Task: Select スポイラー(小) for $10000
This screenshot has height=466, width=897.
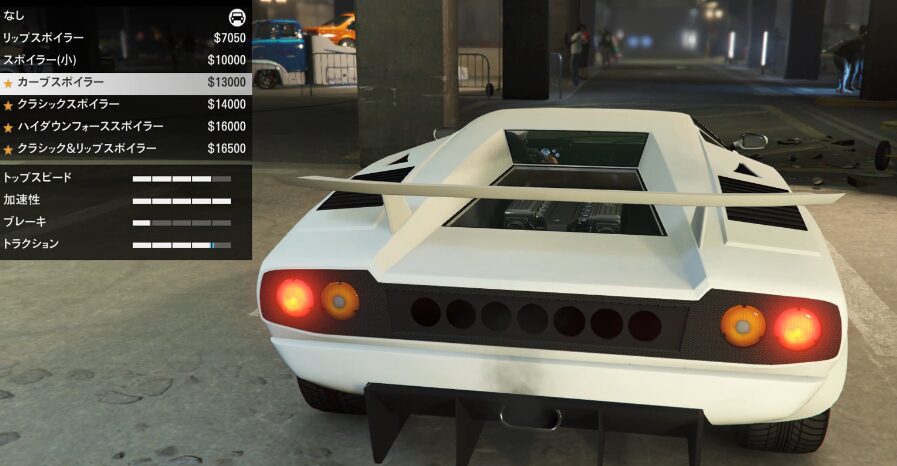Action: [125, 60]
